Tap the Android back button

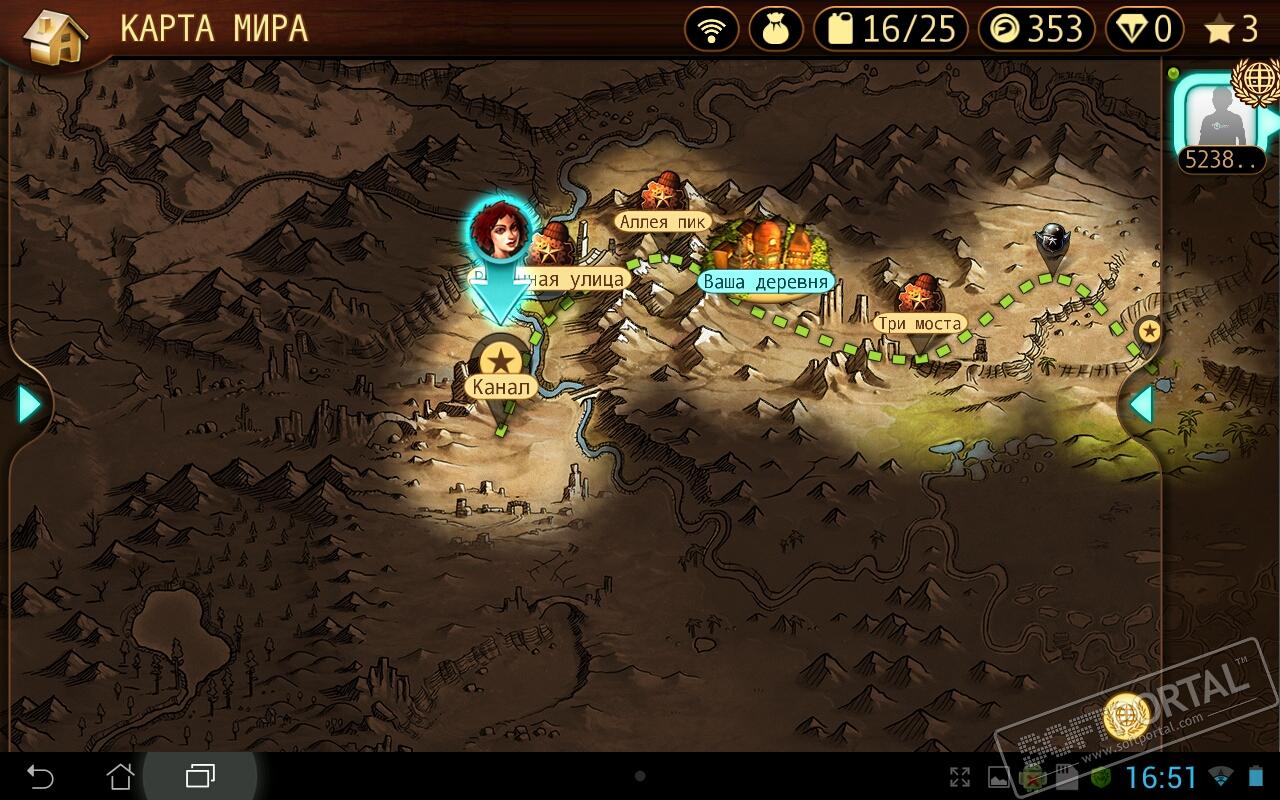click(x=40, y=775)
